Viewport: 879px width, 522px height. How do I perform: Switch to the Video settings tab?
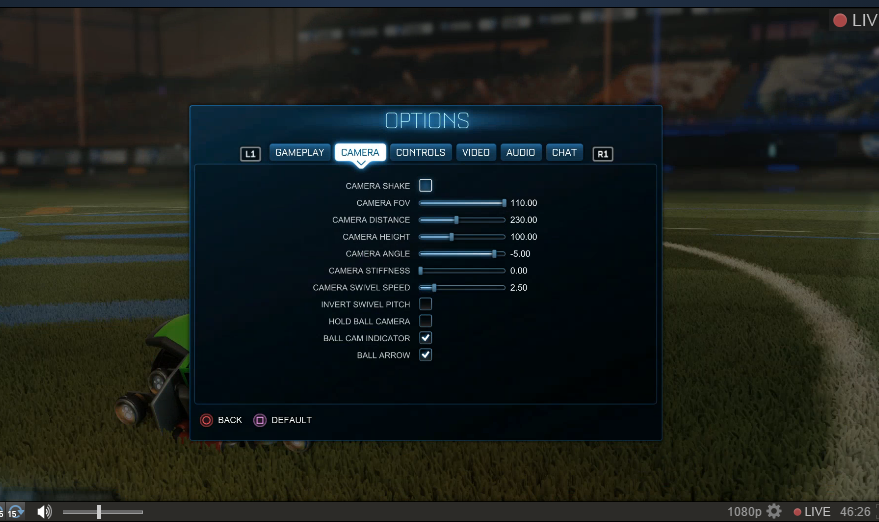click(x=476, y=153)
